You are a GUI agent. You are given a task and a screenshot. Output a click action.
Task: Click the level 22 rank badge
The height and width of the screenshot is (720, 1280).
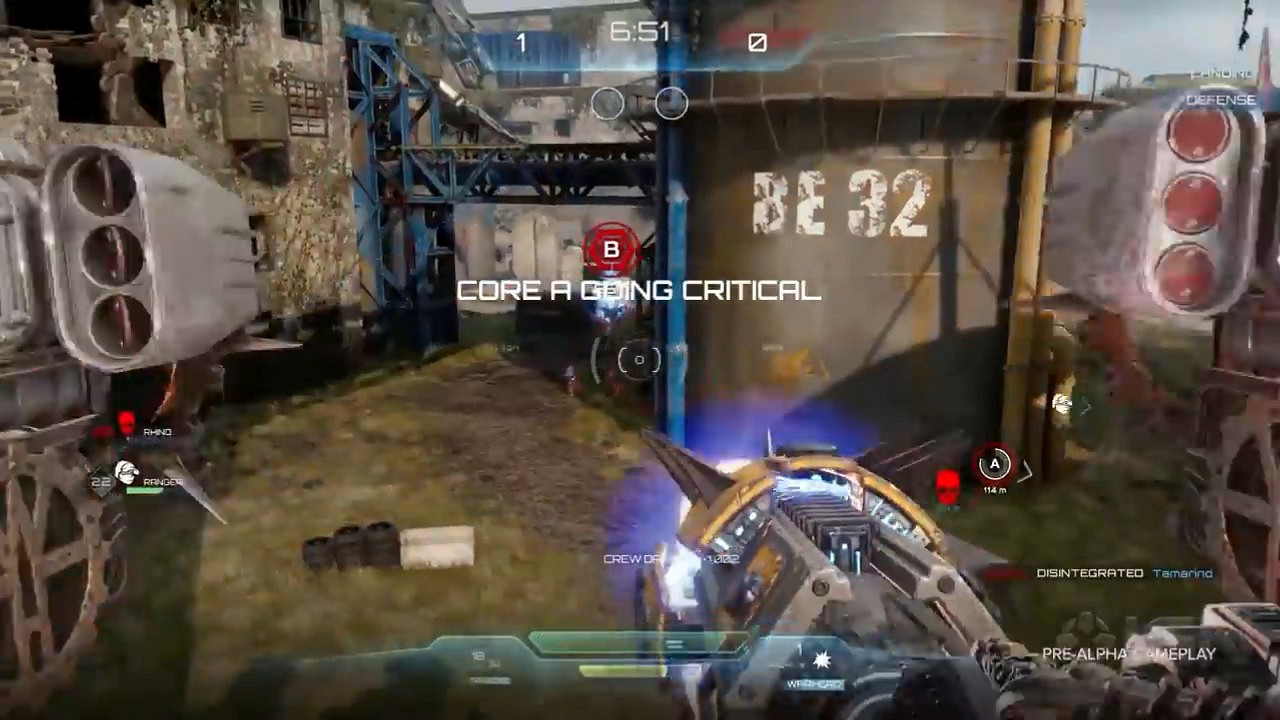coord(99,481)
